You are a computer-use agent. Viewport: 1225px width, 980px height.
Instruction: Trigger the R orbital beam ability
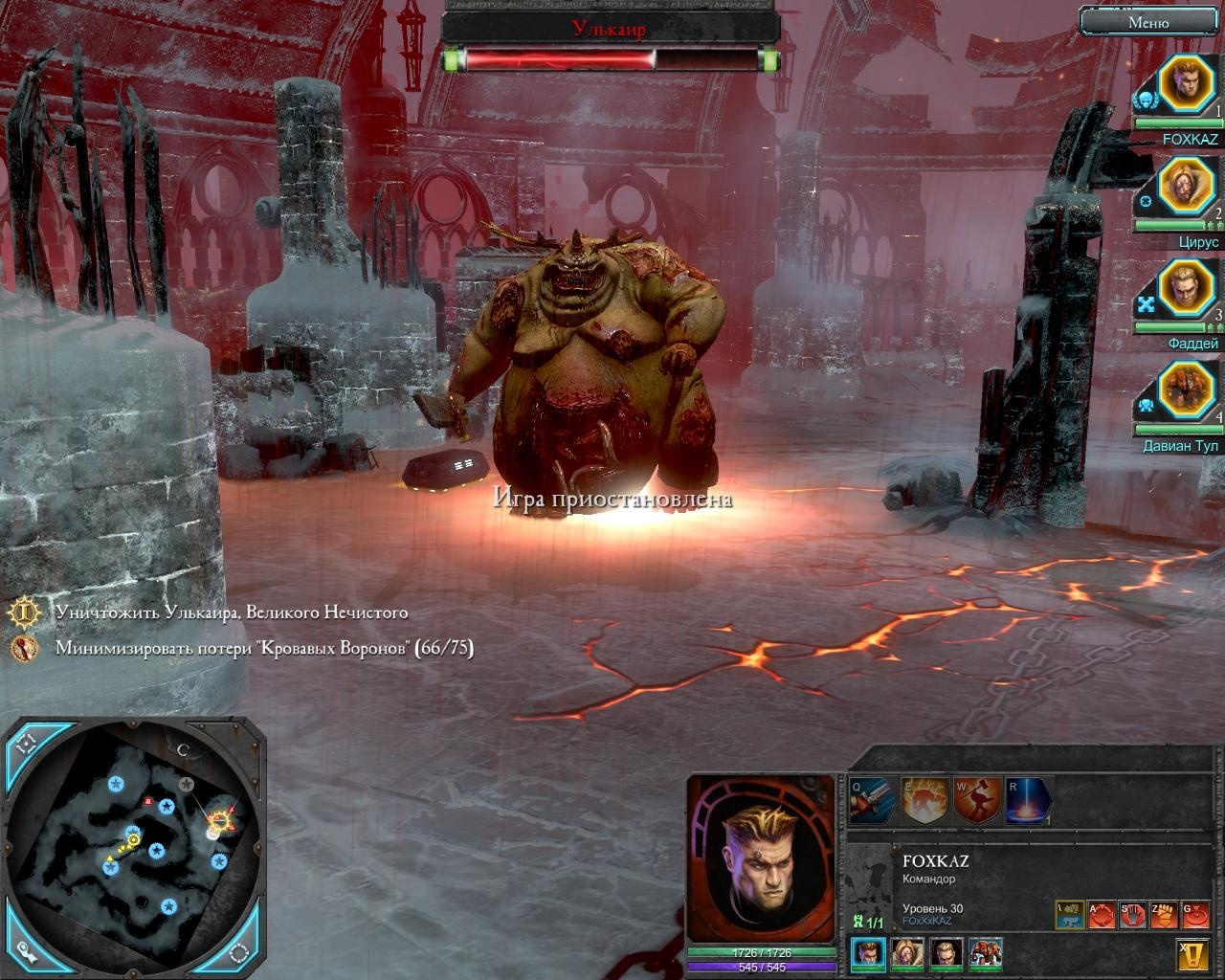click(x=1028, y=801)
